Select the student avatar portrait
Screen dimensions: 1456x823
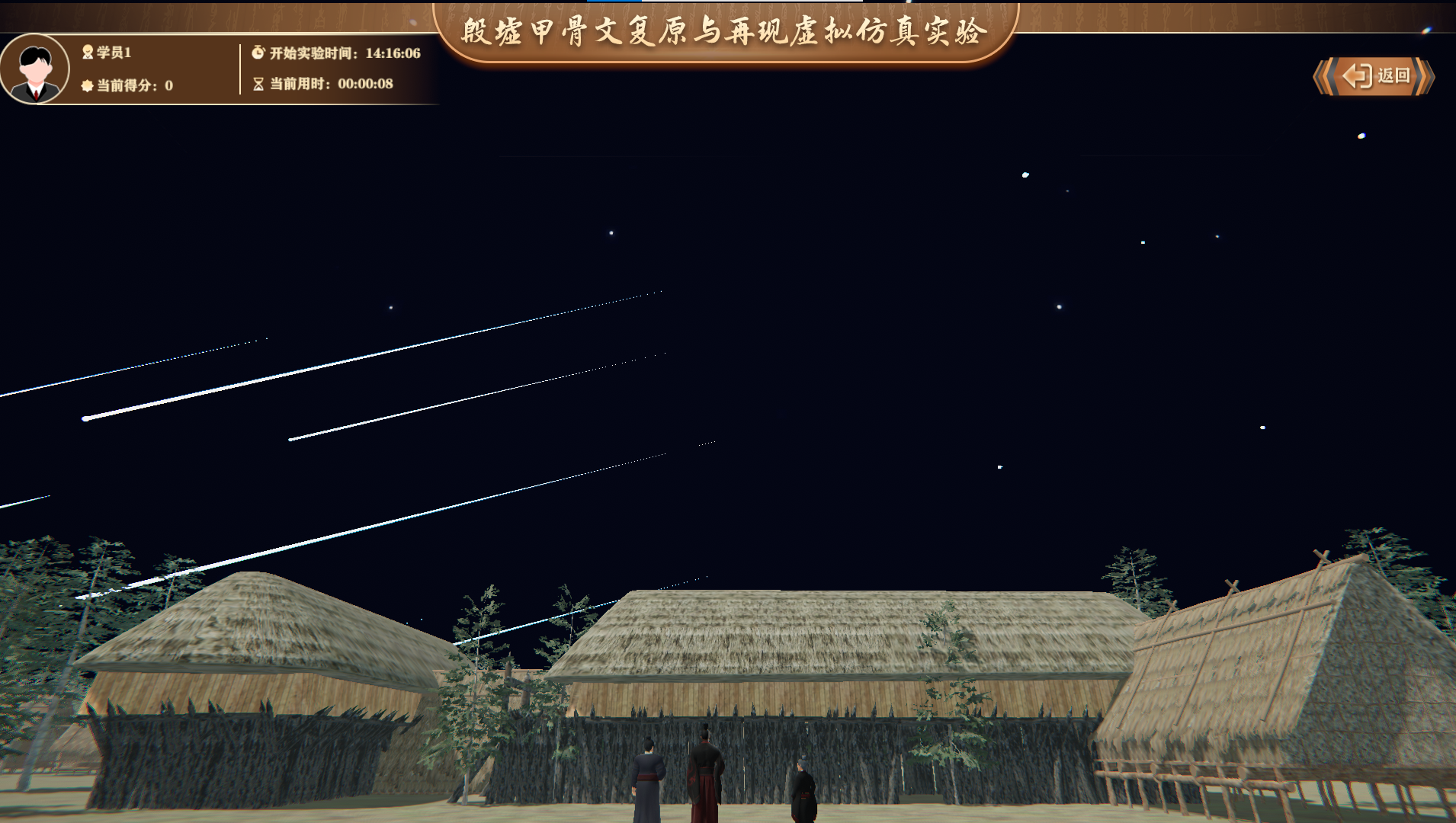(x=35, y=69)
